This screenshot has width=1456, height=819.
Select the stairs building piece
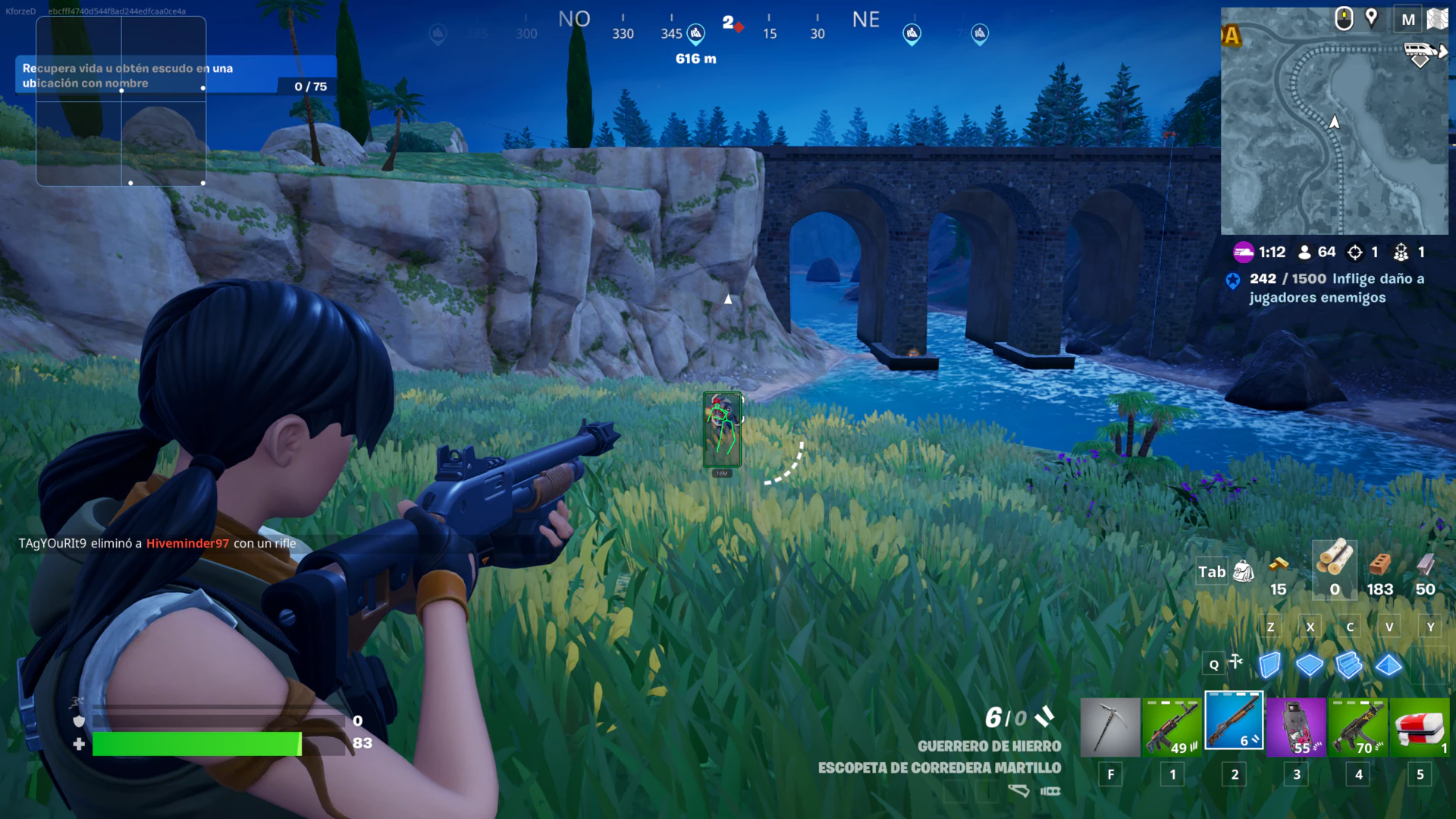point(1349,665)
